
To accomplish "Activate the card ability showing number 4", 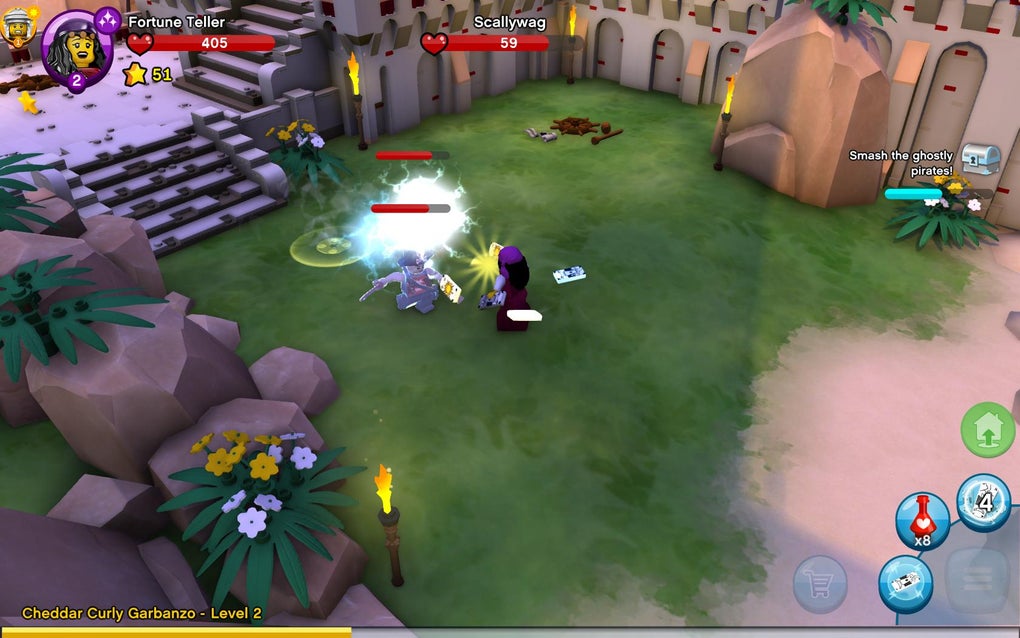I will point(983,502).
